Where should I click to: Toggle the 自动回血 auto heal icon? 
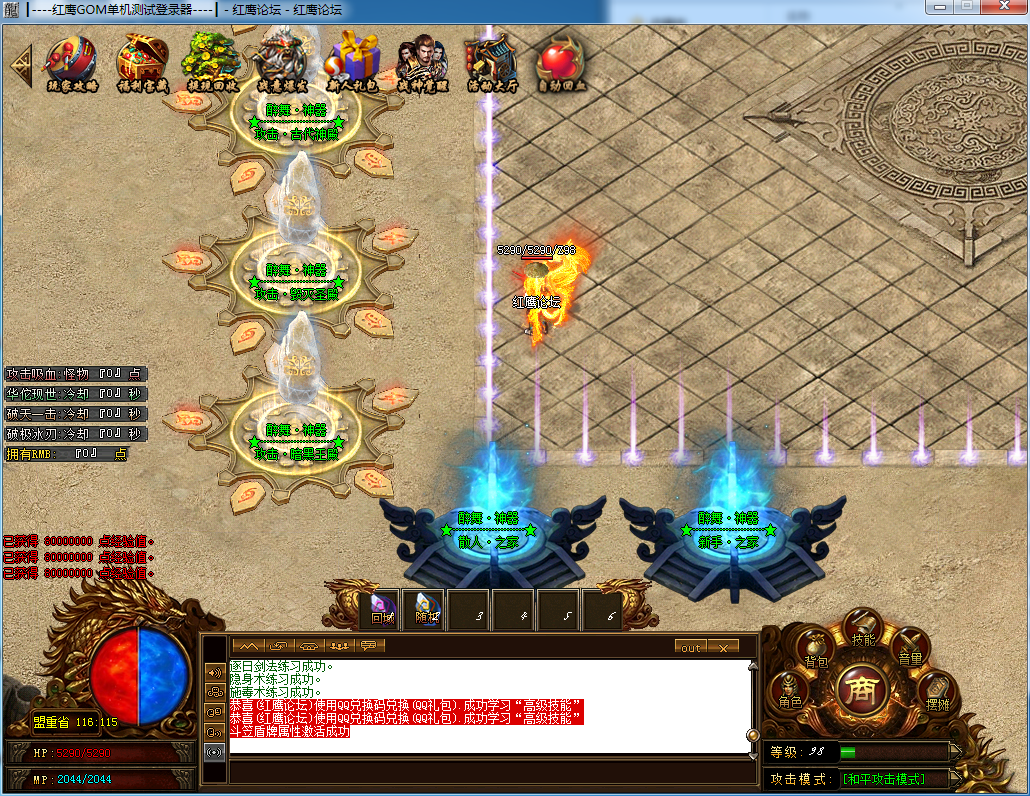pyautogui.click(x=561, y=63)
